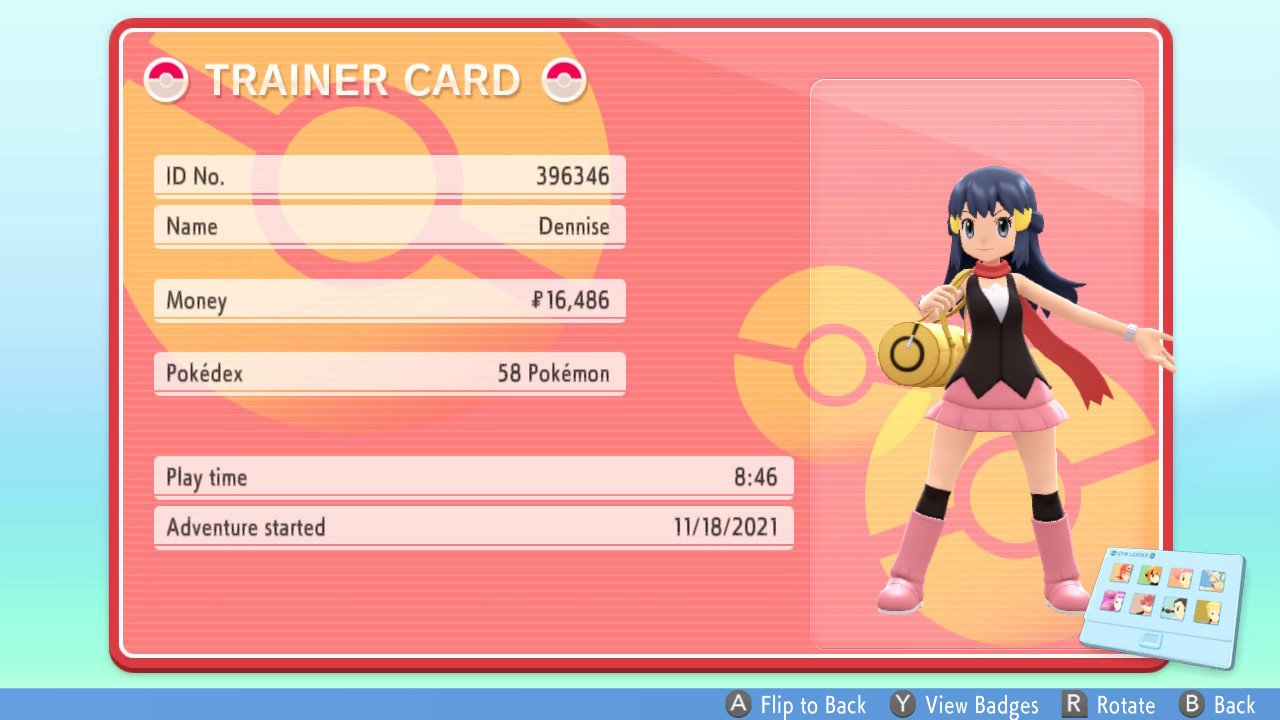Screen dimensions: 1280x720
Task: Choose Flip to Back
Action: (813, 704)
